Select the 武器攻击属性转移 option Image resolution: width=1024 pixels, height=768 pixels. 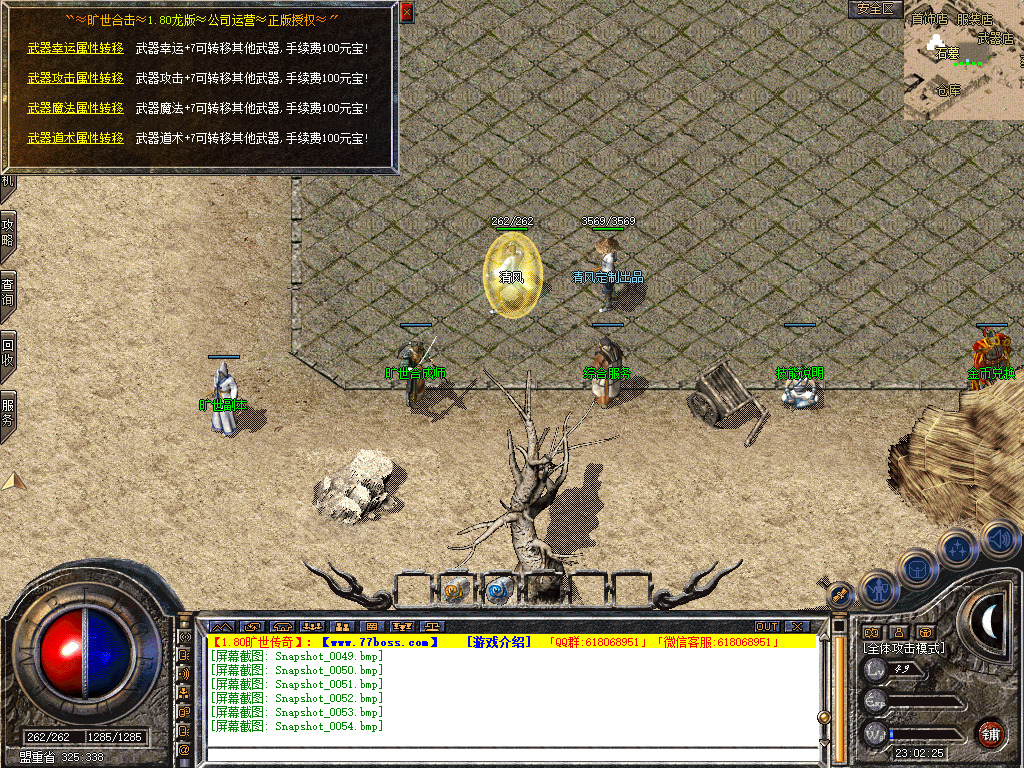75,78
